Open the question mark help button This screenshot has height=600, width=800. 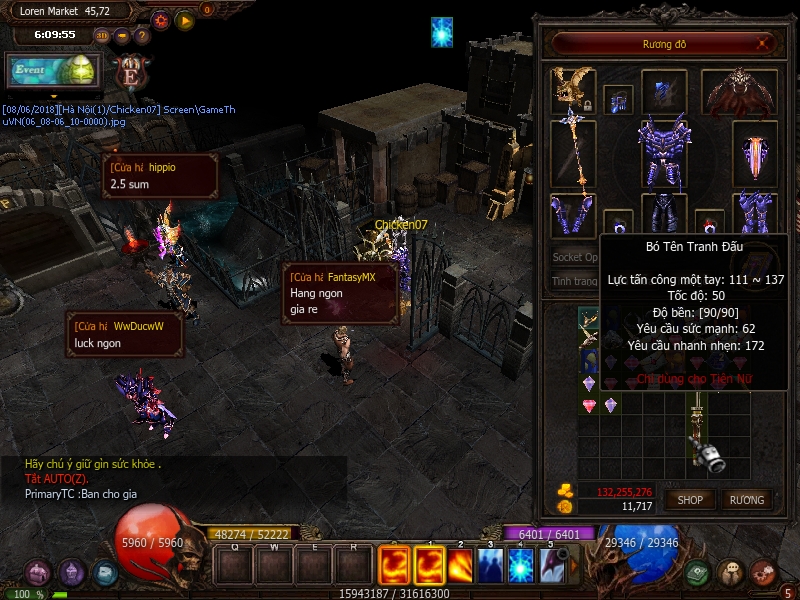pos(142,35)
